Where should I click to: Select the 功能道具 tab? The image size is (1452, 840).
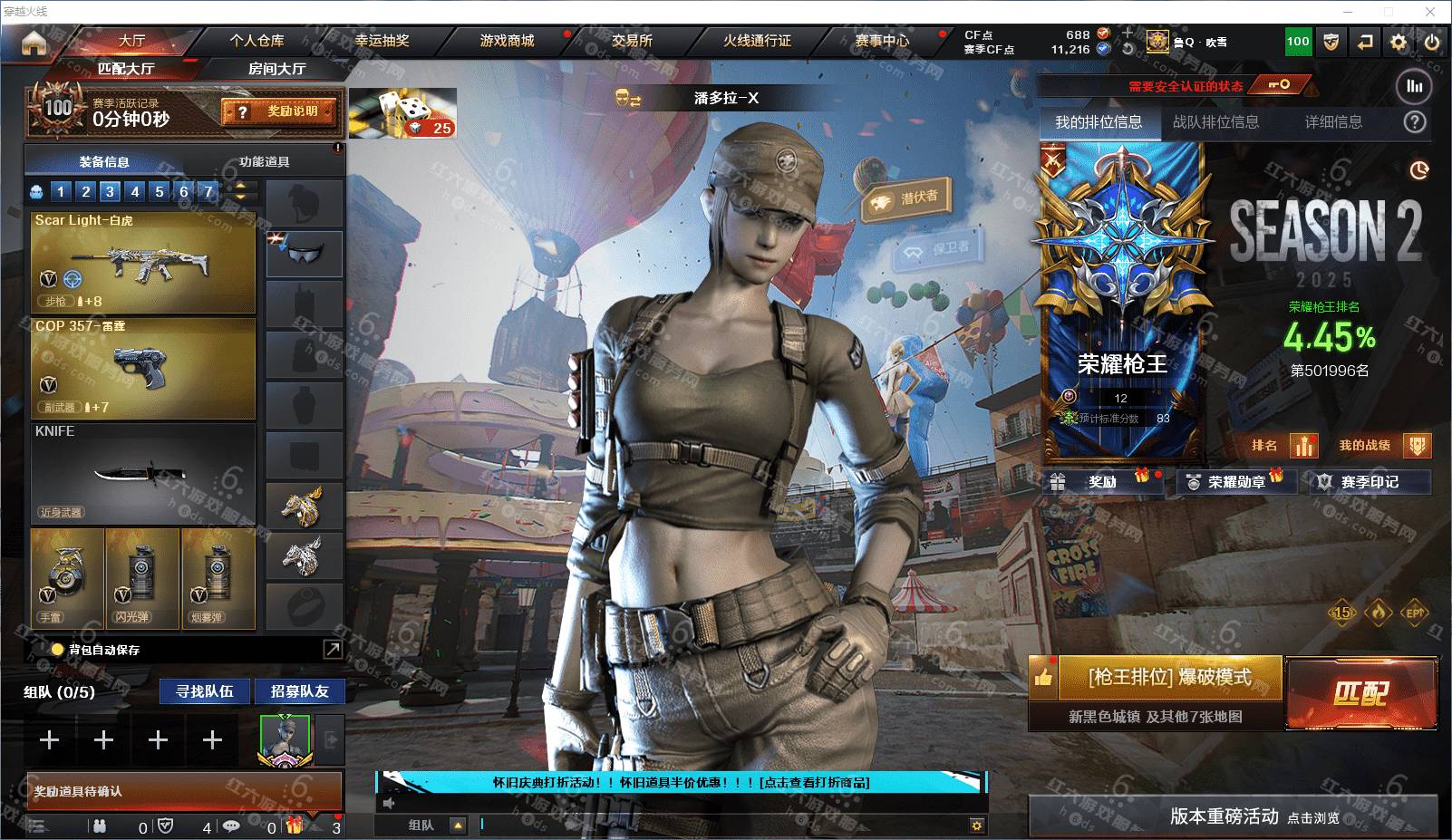264,162
